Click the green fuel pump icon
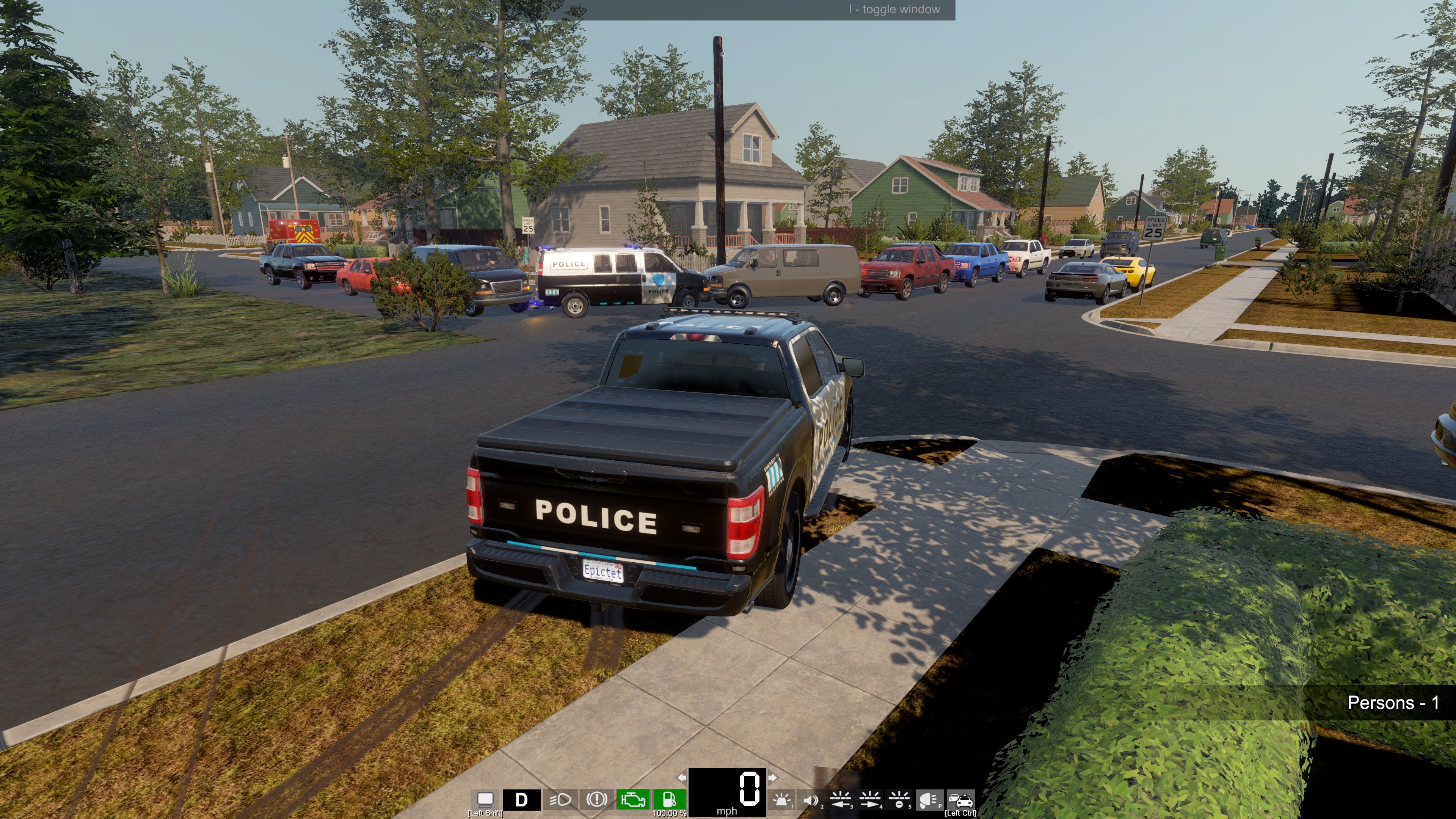 click(669, 800)
